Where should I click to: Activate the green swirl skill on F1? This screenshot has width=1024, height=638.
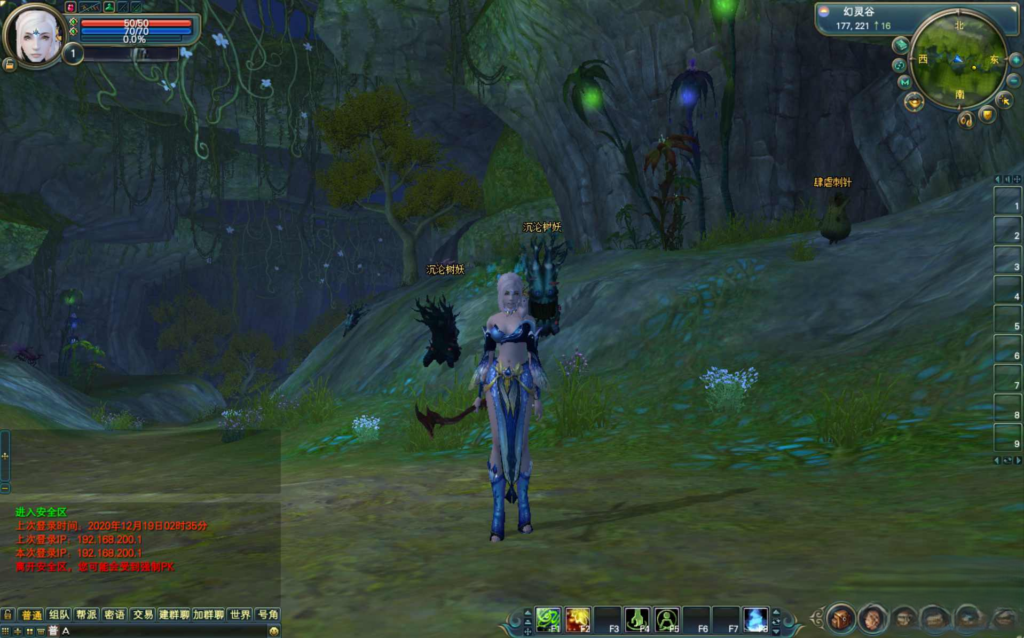coord(548,619)
